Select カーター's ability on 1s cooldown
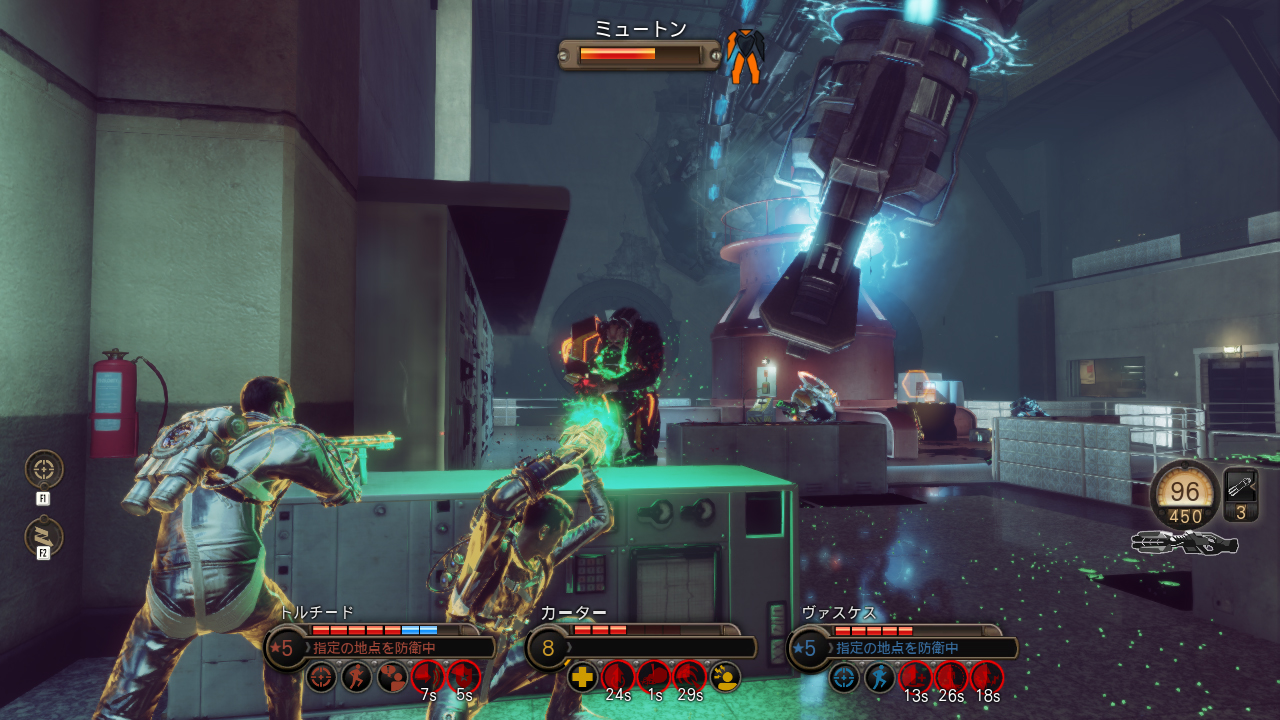The height and width of the screenshot is (720, 1280). click(x=654, y=677)
